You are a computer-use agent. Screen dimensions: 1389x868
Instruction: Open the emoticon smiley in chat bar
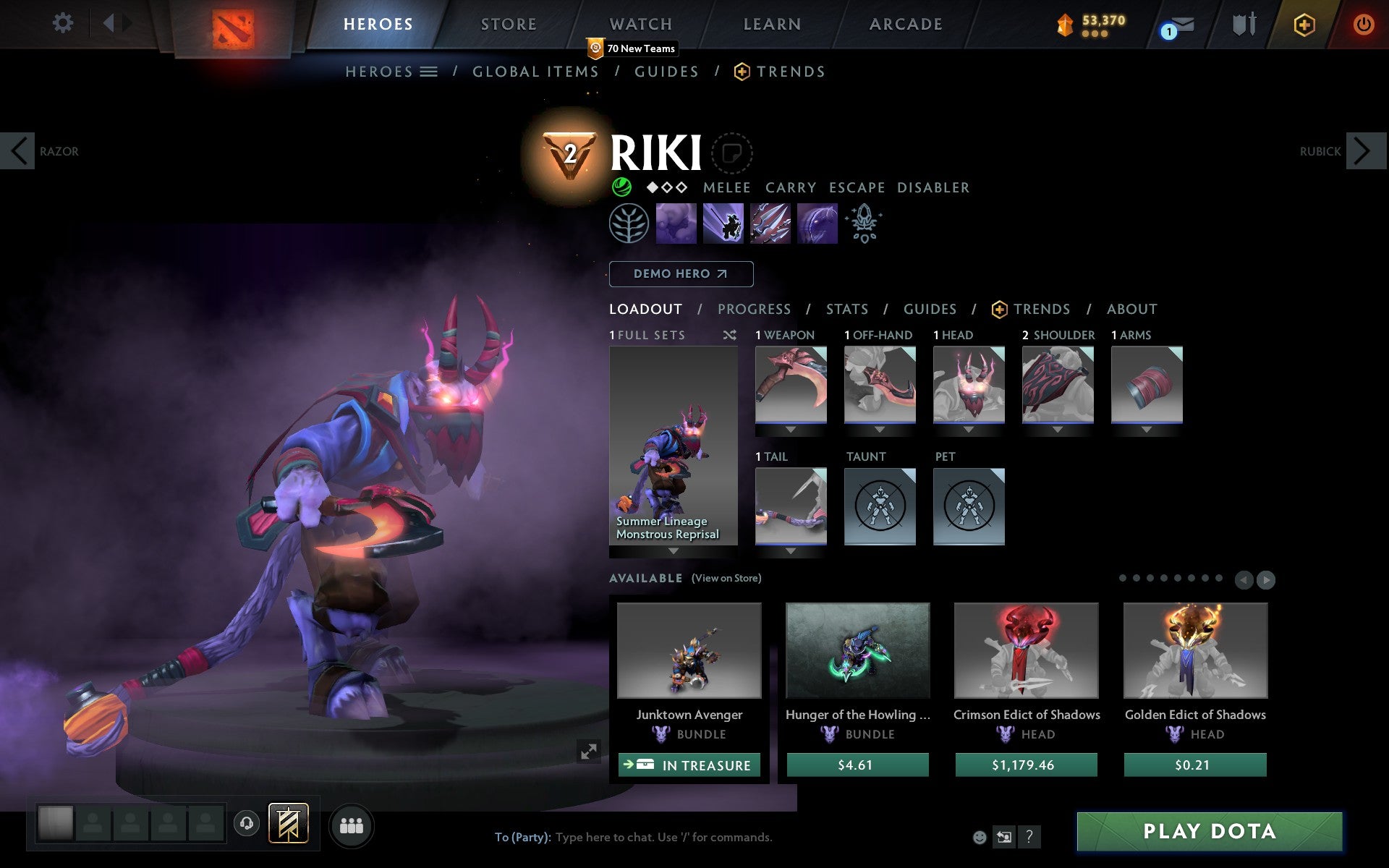point(980,838)
